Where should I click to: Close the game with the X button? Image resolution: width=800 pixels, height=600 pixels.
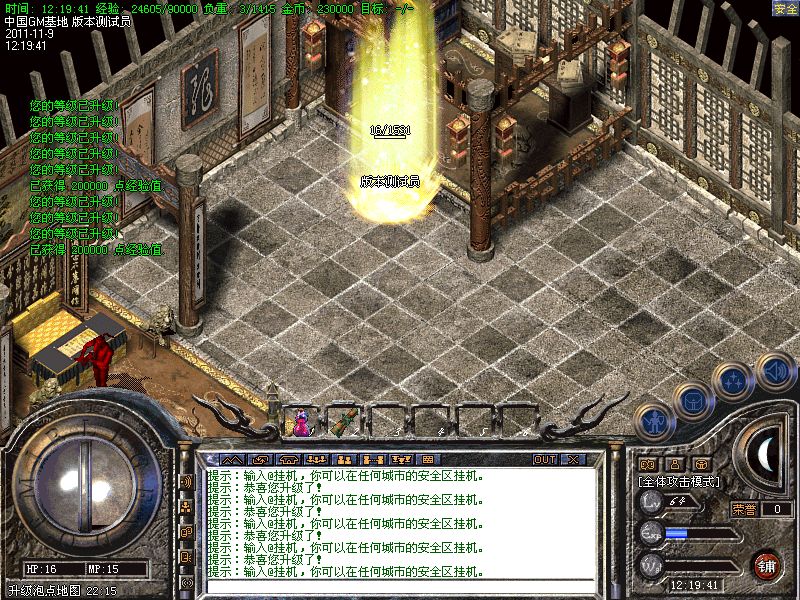(x=573, y=459)
